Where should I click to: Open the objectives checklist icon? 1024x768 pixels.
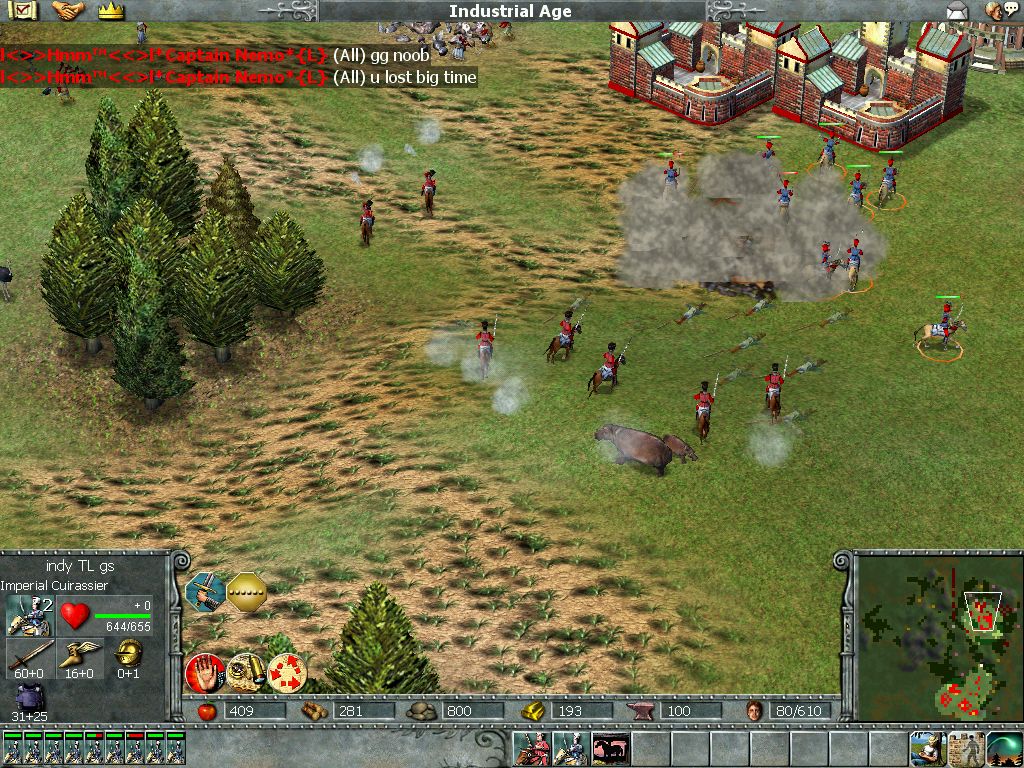[24, 11]
